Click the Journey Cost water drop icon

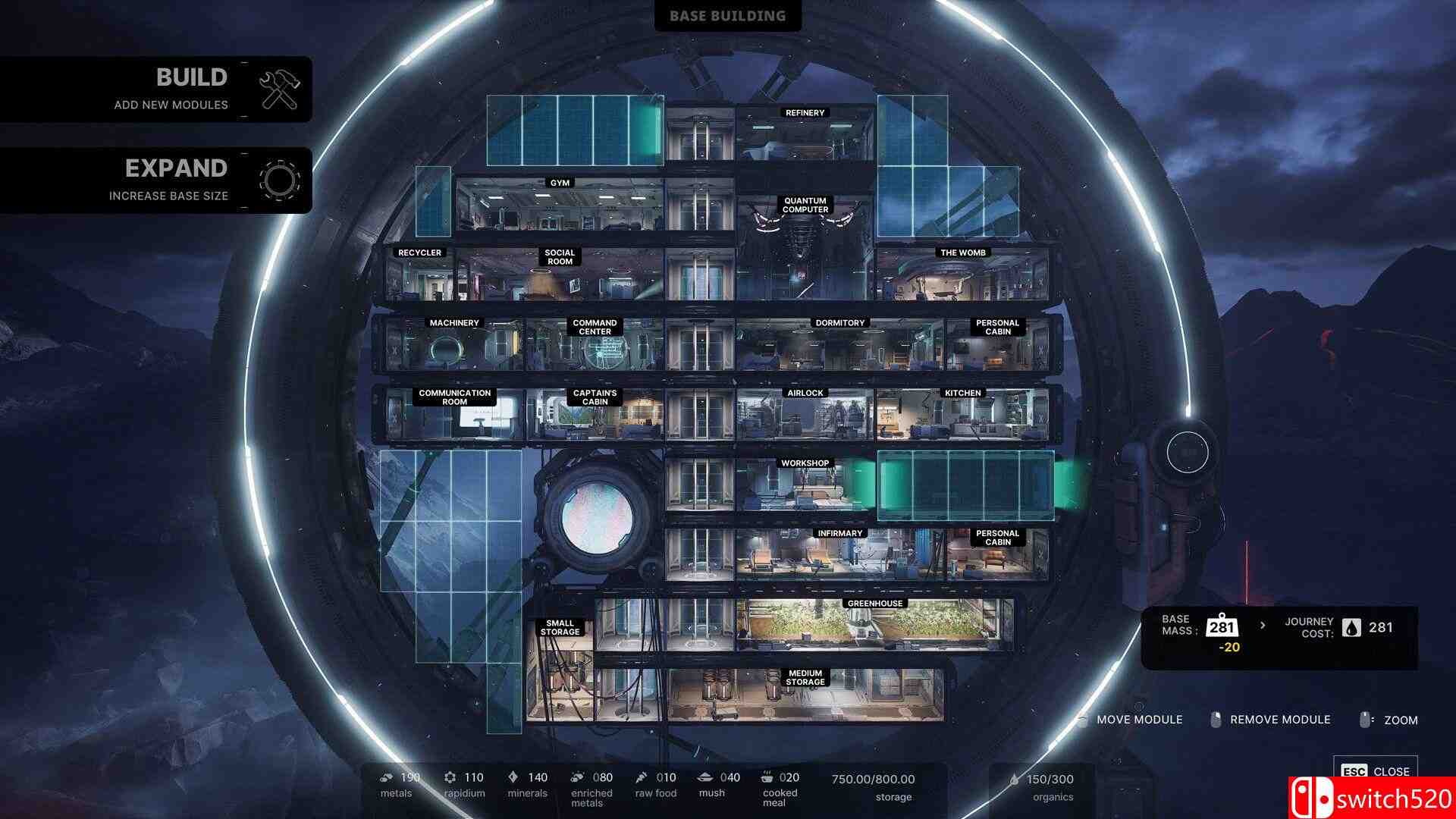click(x=1351, y=627)
